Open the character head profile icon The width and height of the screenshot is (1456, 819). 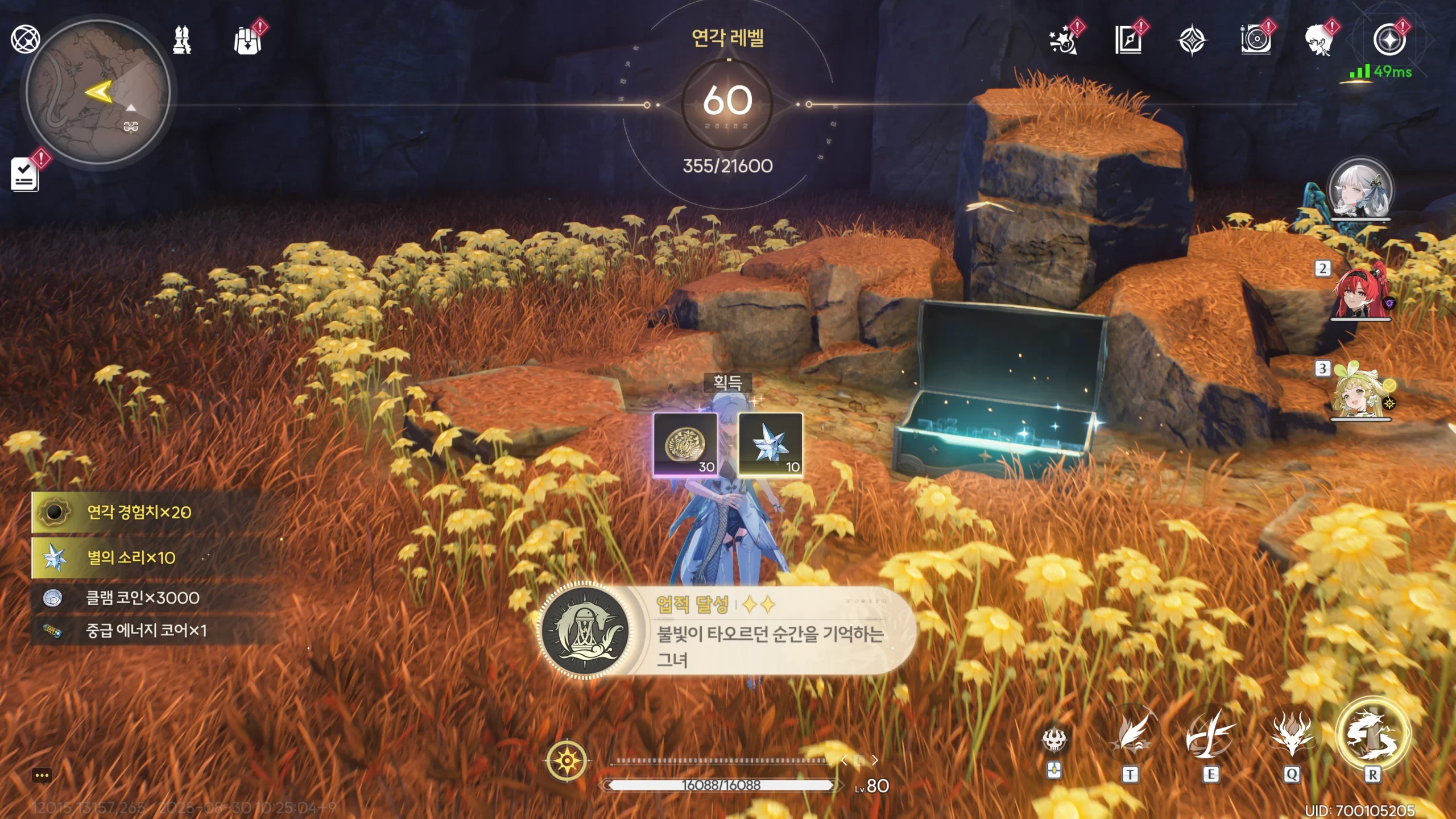click(1319, 40)
